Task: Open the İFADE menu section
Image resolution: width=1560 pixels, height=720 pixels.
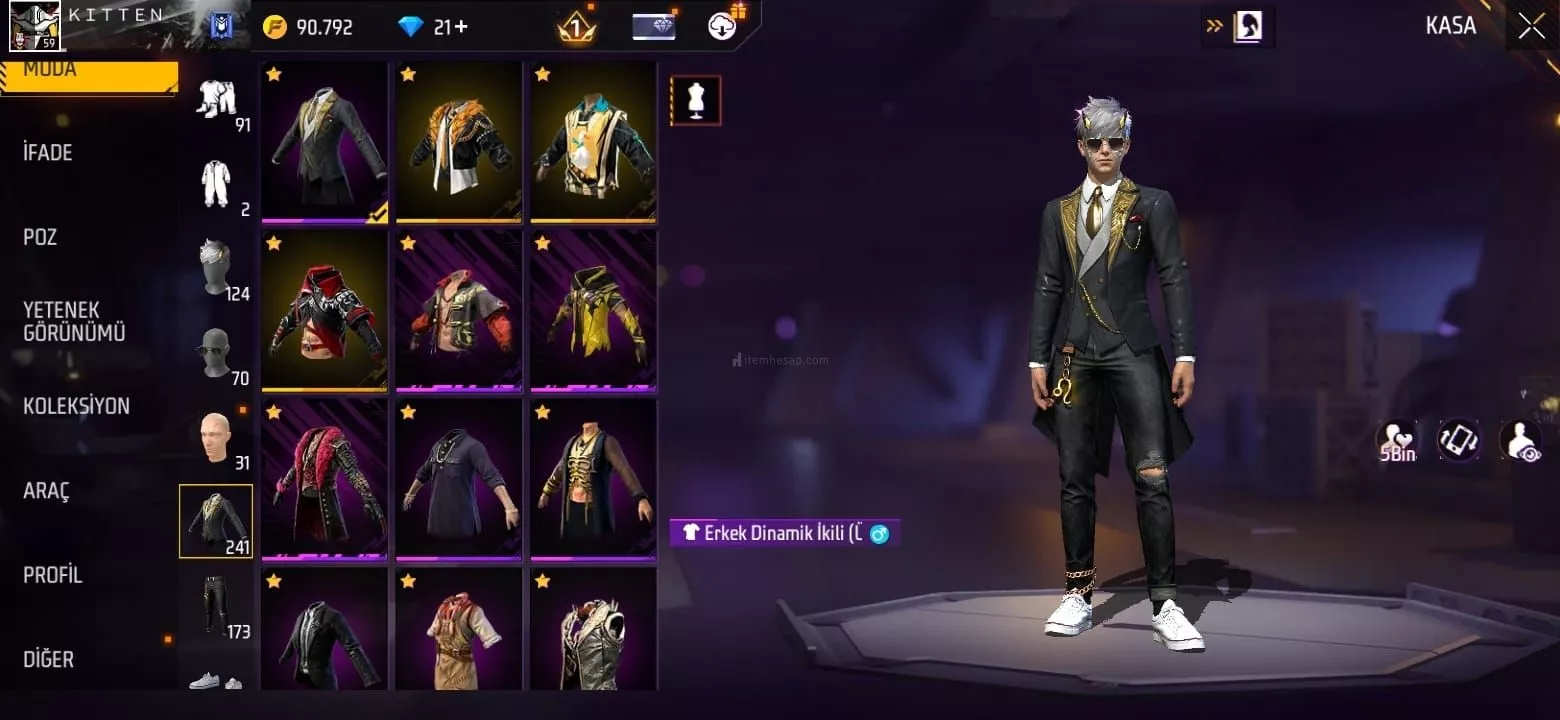Action: (x=48, y=153)
